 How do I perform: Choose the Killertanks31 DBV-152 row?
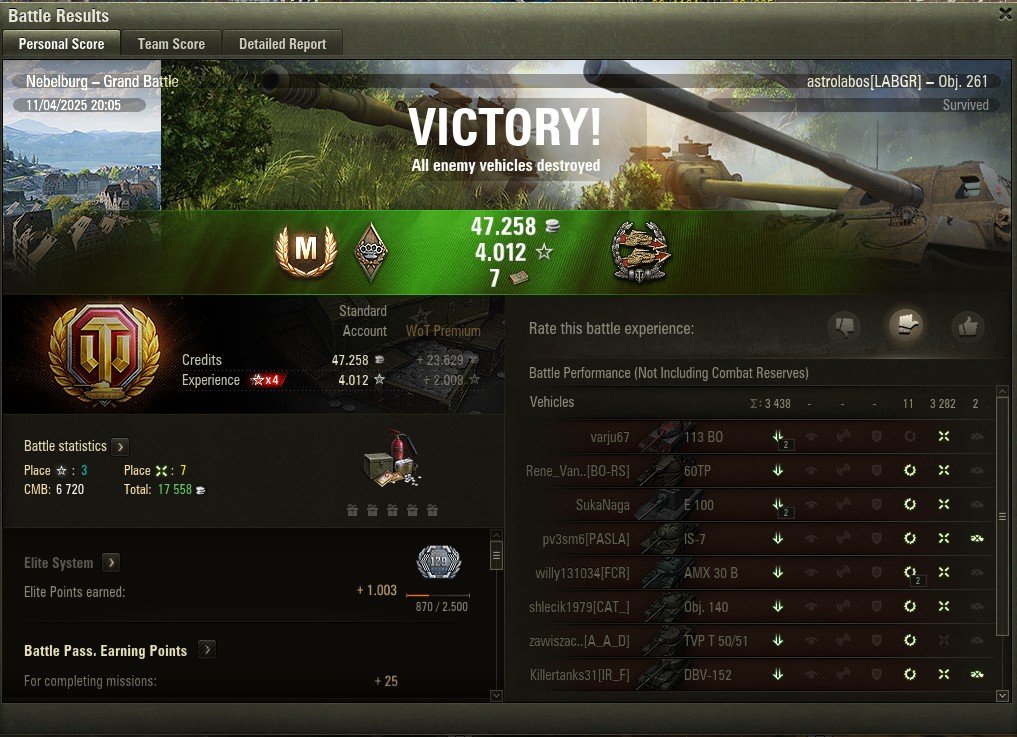[x=700, y=675]
